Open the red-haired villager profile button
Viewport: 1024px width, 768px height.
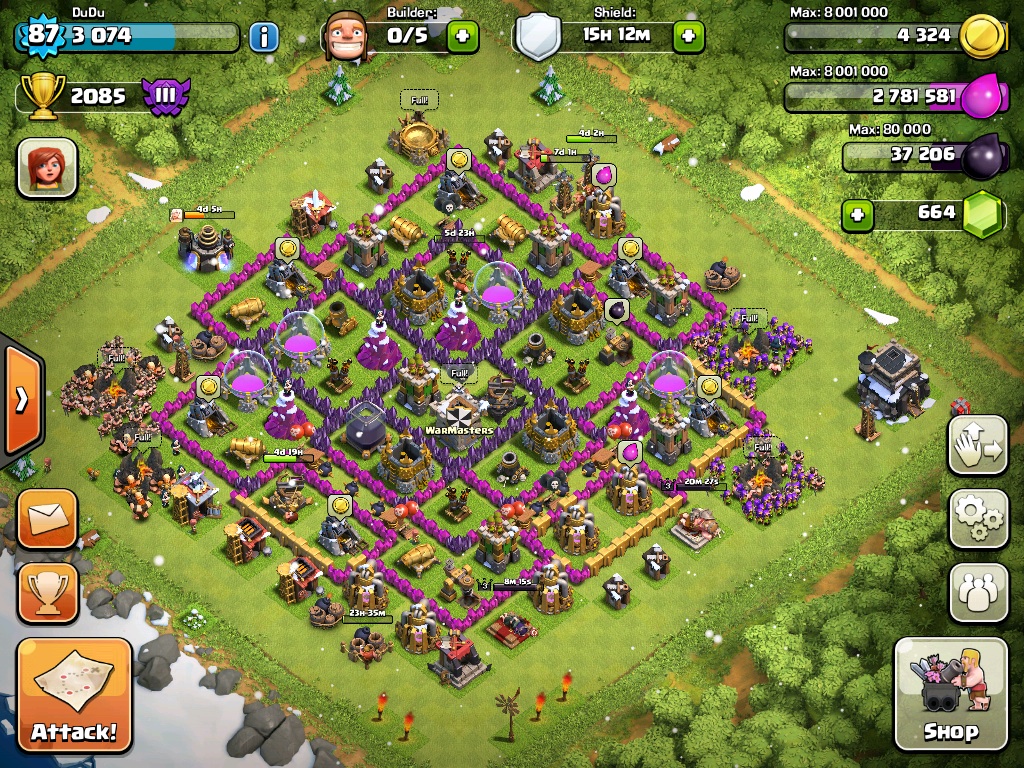(47, 167)
